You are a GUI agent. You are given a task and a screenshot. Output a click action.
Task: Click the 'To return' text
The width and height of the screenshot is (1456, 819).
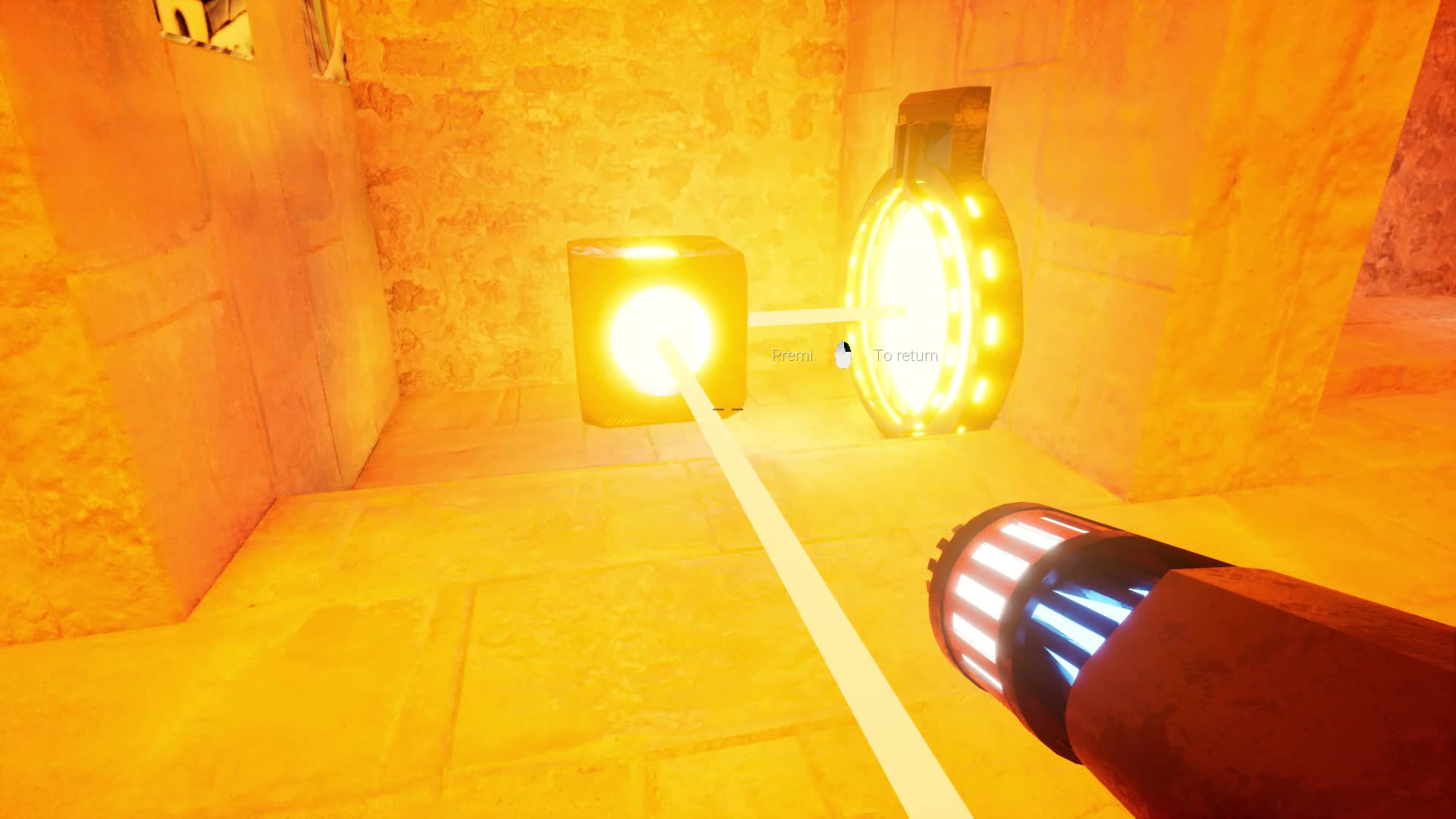tap(905, 354)
